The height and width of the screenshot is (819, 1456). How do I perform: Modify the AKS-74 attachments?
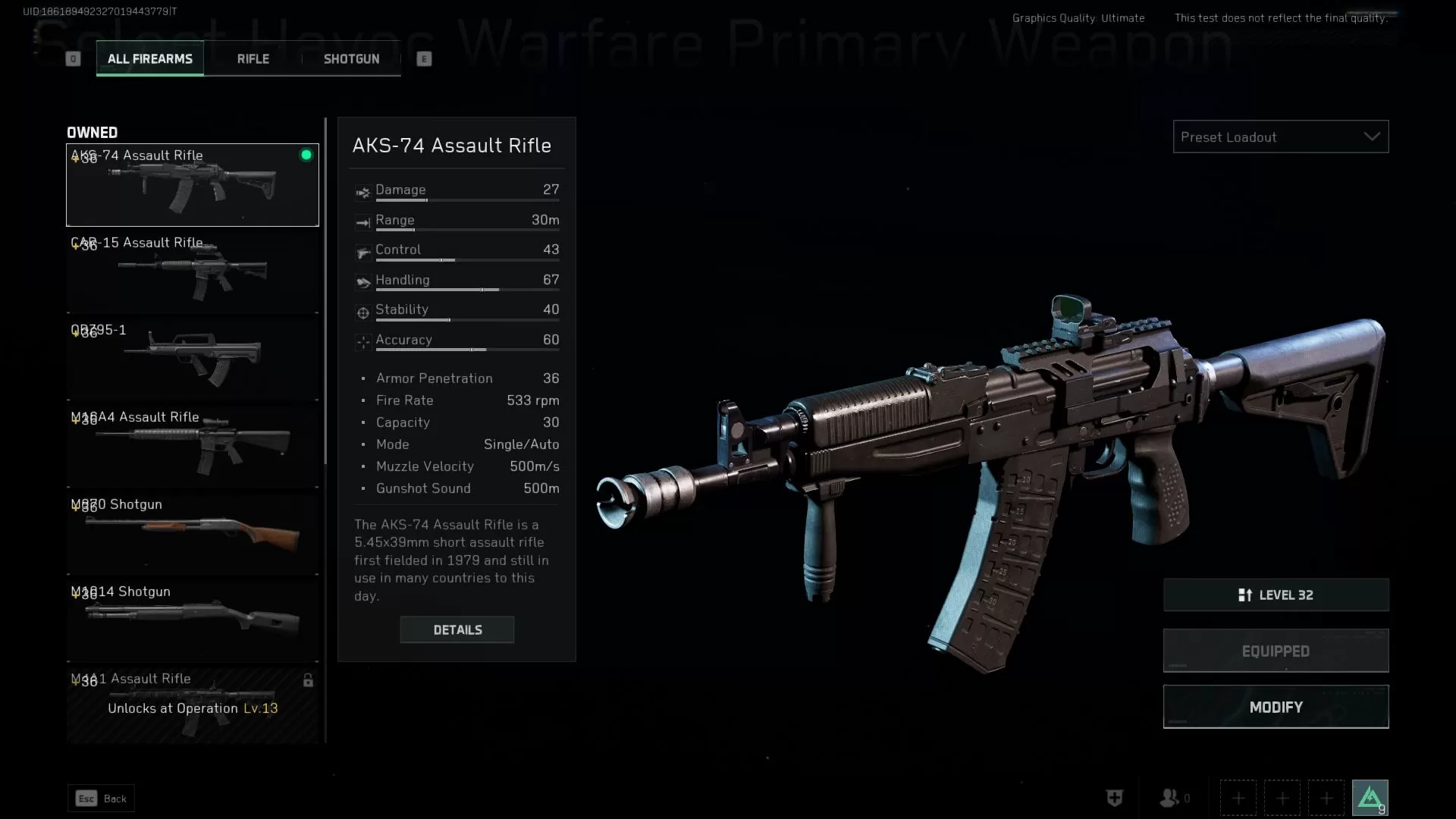[1276, 707]
